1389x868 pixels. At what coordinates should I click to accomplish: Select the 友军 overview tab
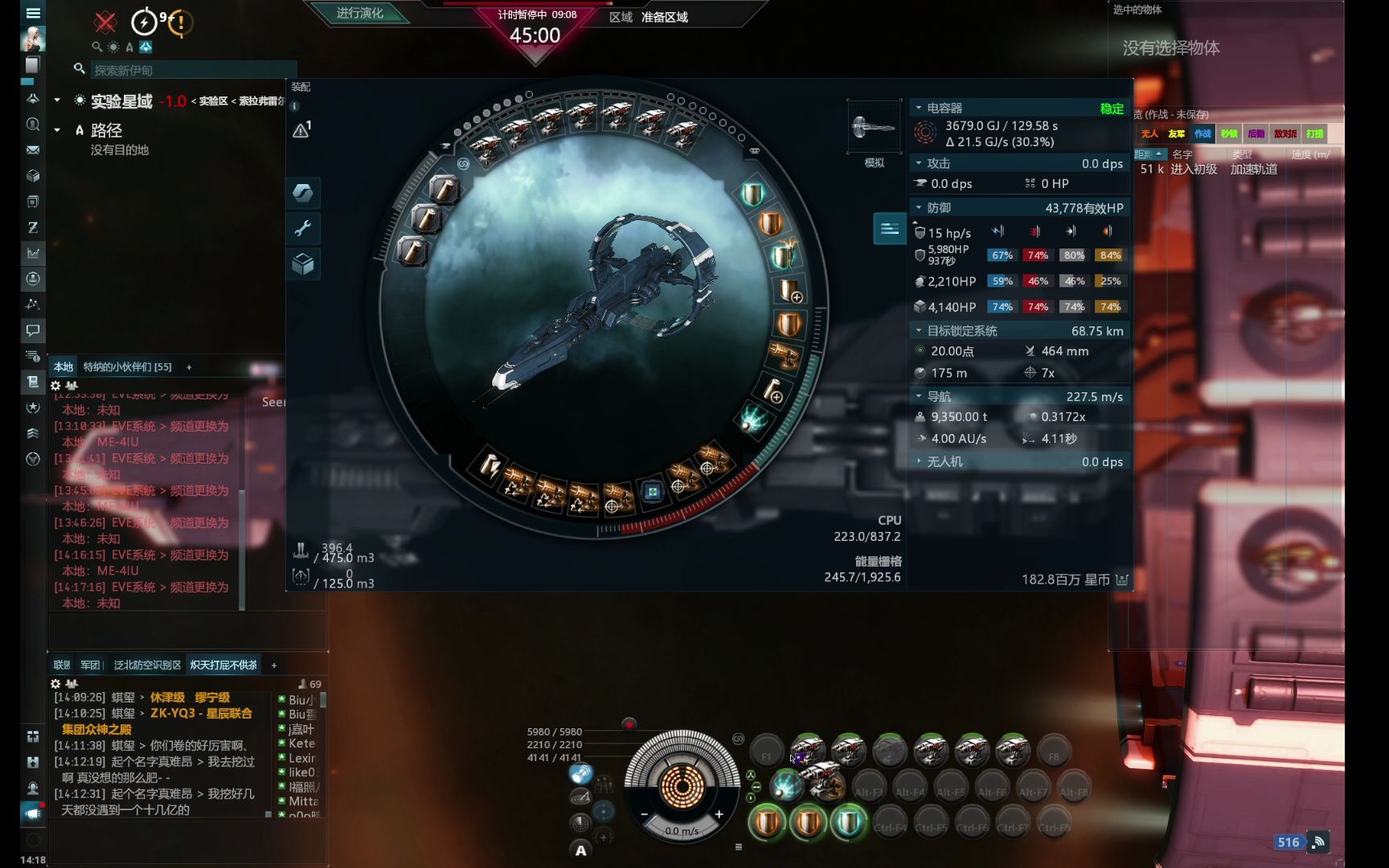click(x=1176, y=134)
